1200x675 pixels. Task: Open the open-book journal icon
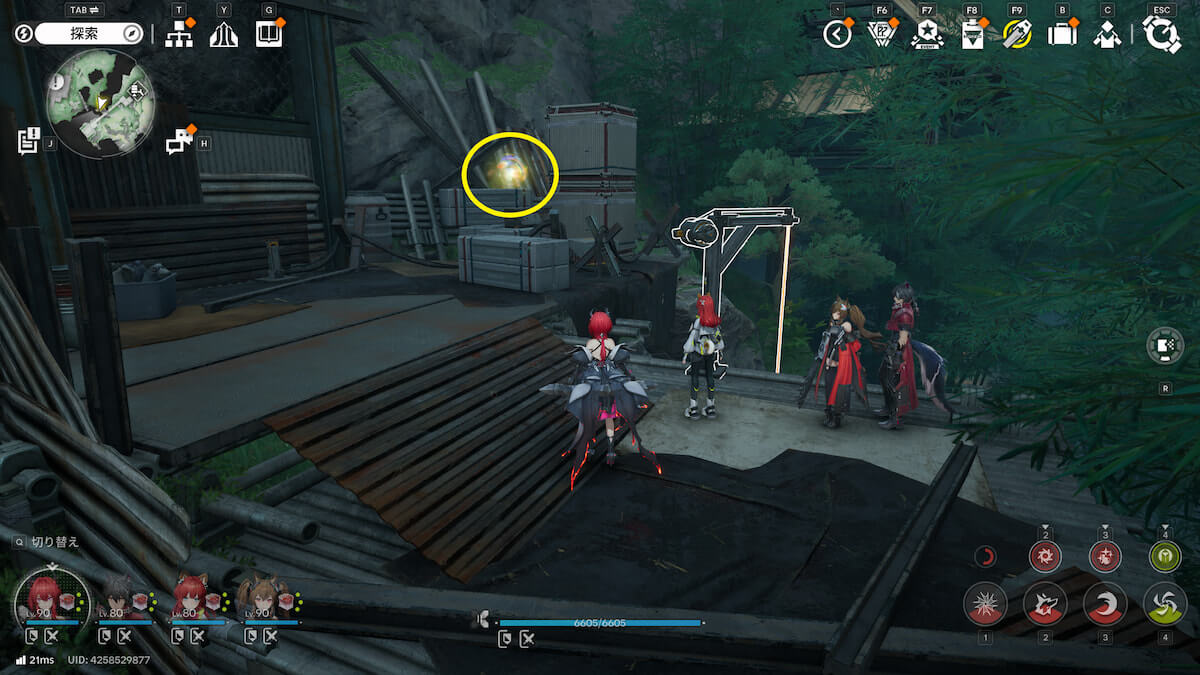click(x=269, y=34)
